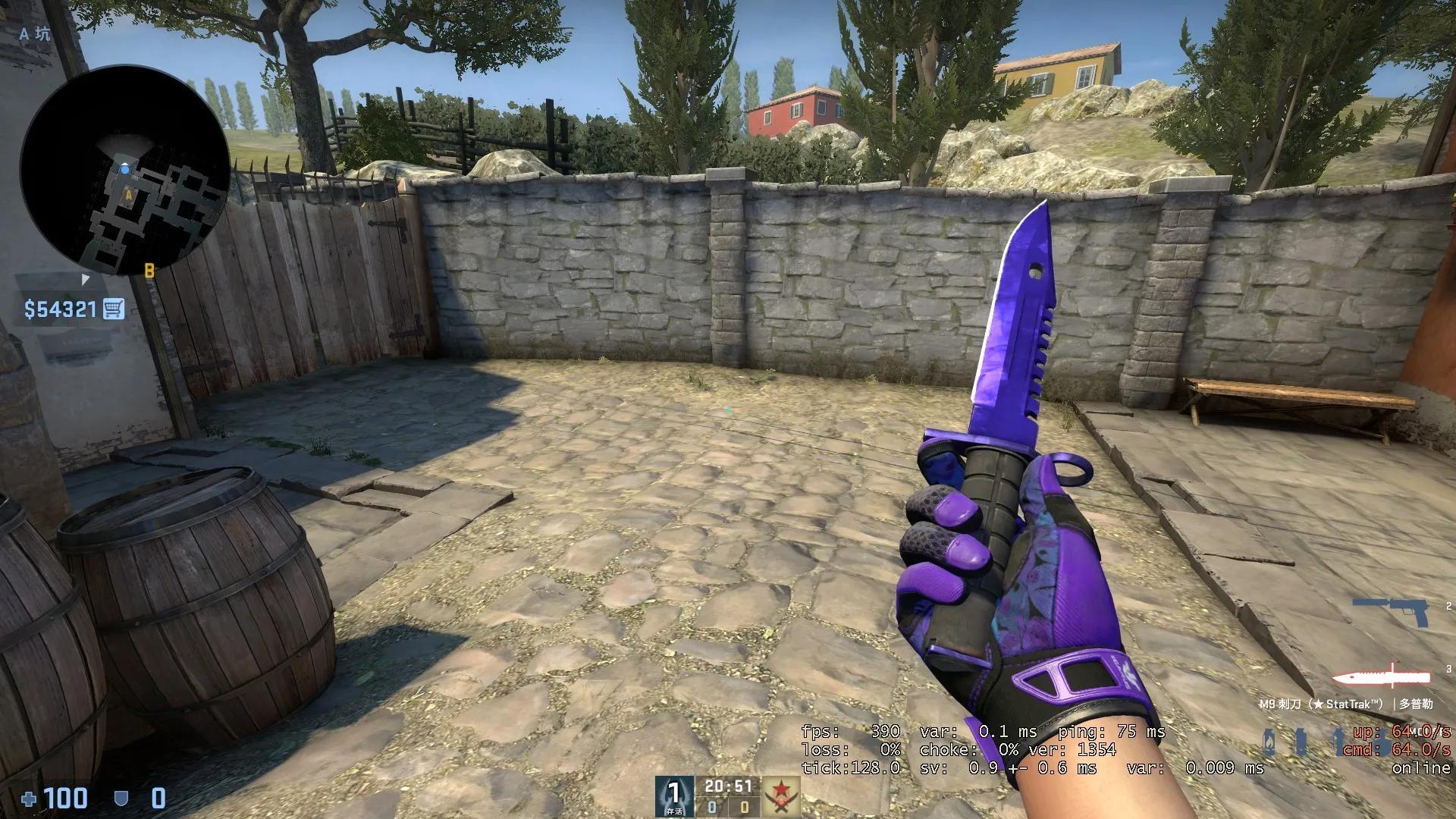
Task: Click bombsite marker B on the minimap
Action: [x=149, y=268]
